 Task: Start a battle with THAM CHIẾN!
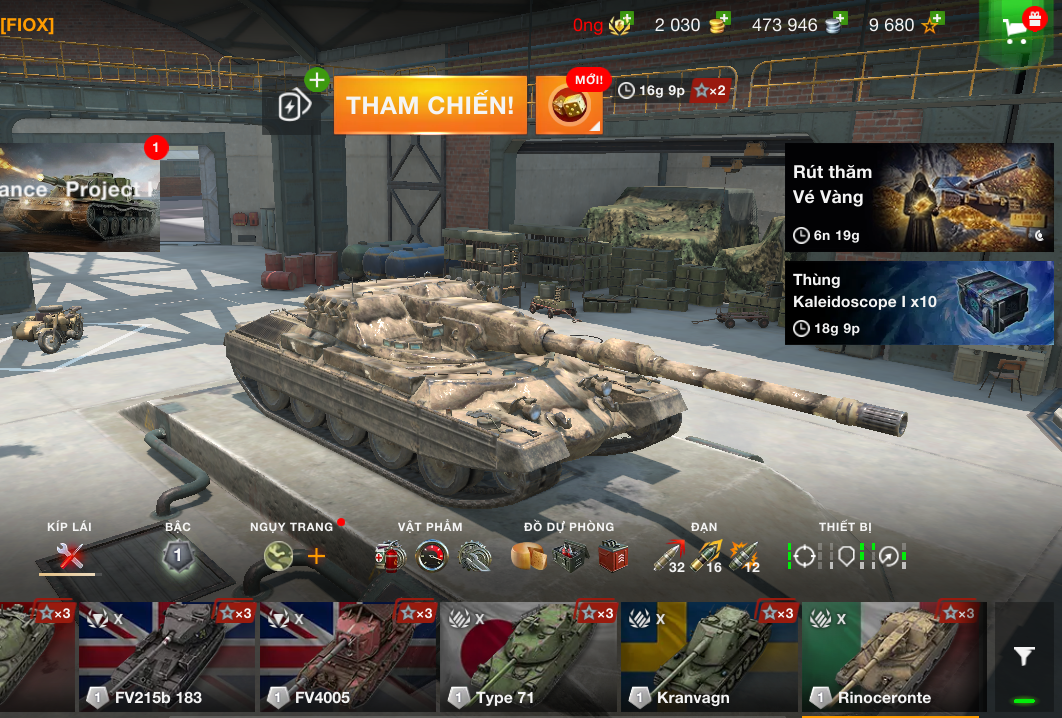click(x=430, y=105)
